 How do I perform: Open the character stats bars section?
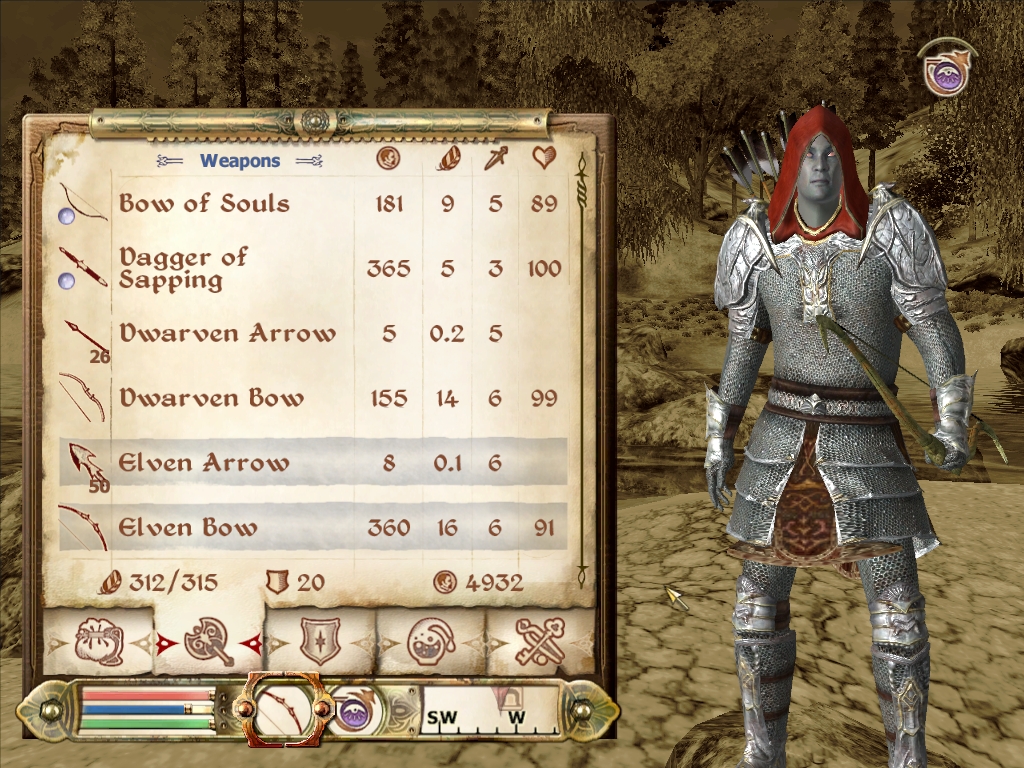pos(147,709)
